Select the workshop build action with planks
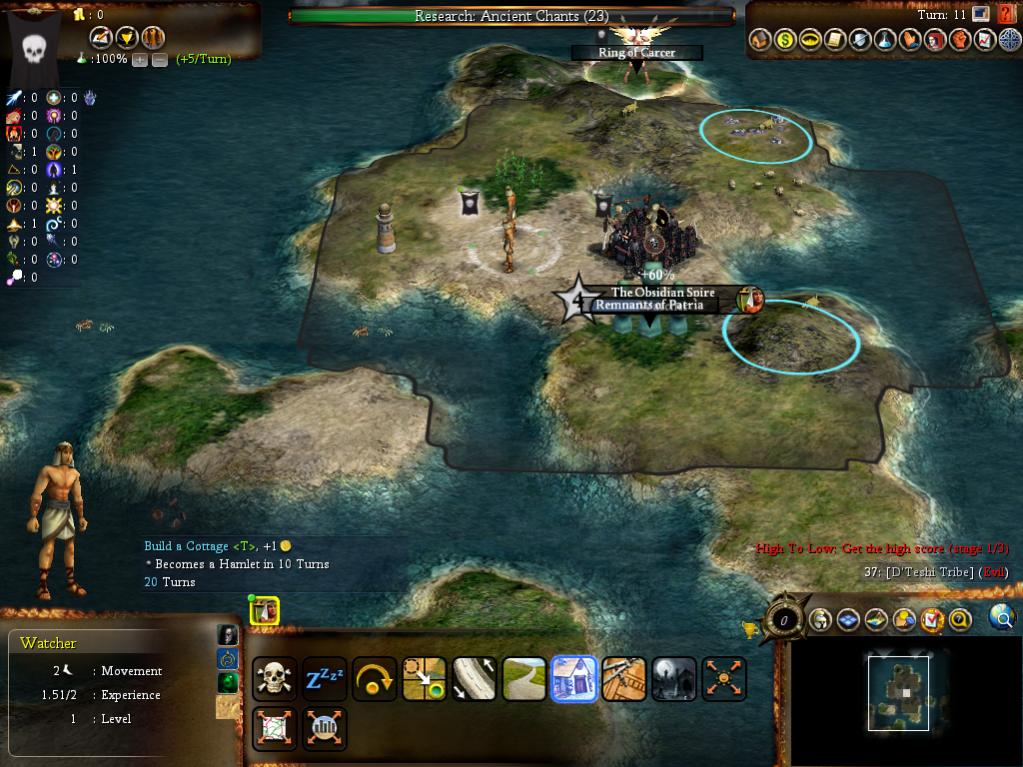This screenshot has width=1023, height=767. [624, 678]
